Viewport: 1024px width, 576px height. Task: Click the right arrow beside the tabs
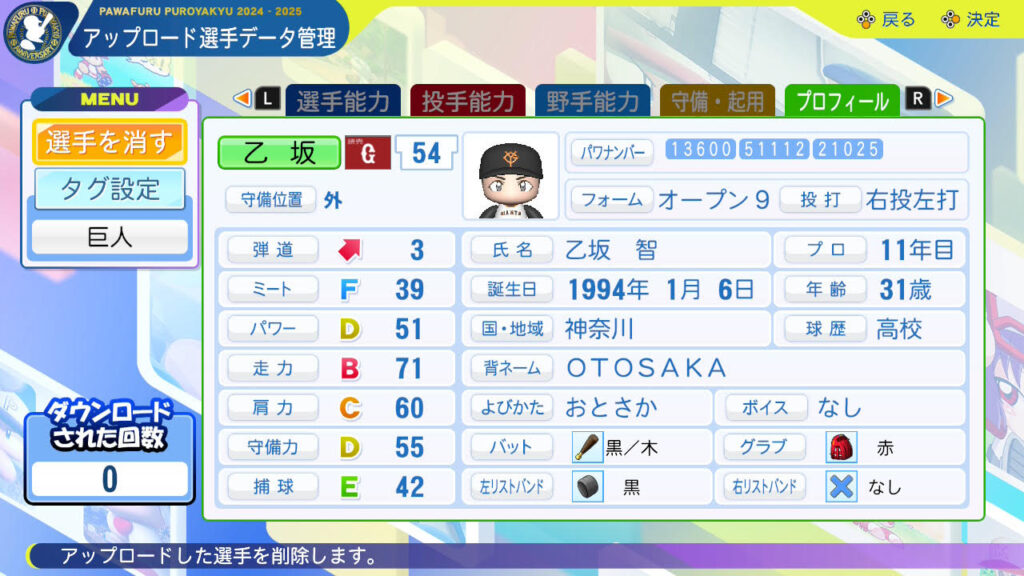click(x=944, y=99)
